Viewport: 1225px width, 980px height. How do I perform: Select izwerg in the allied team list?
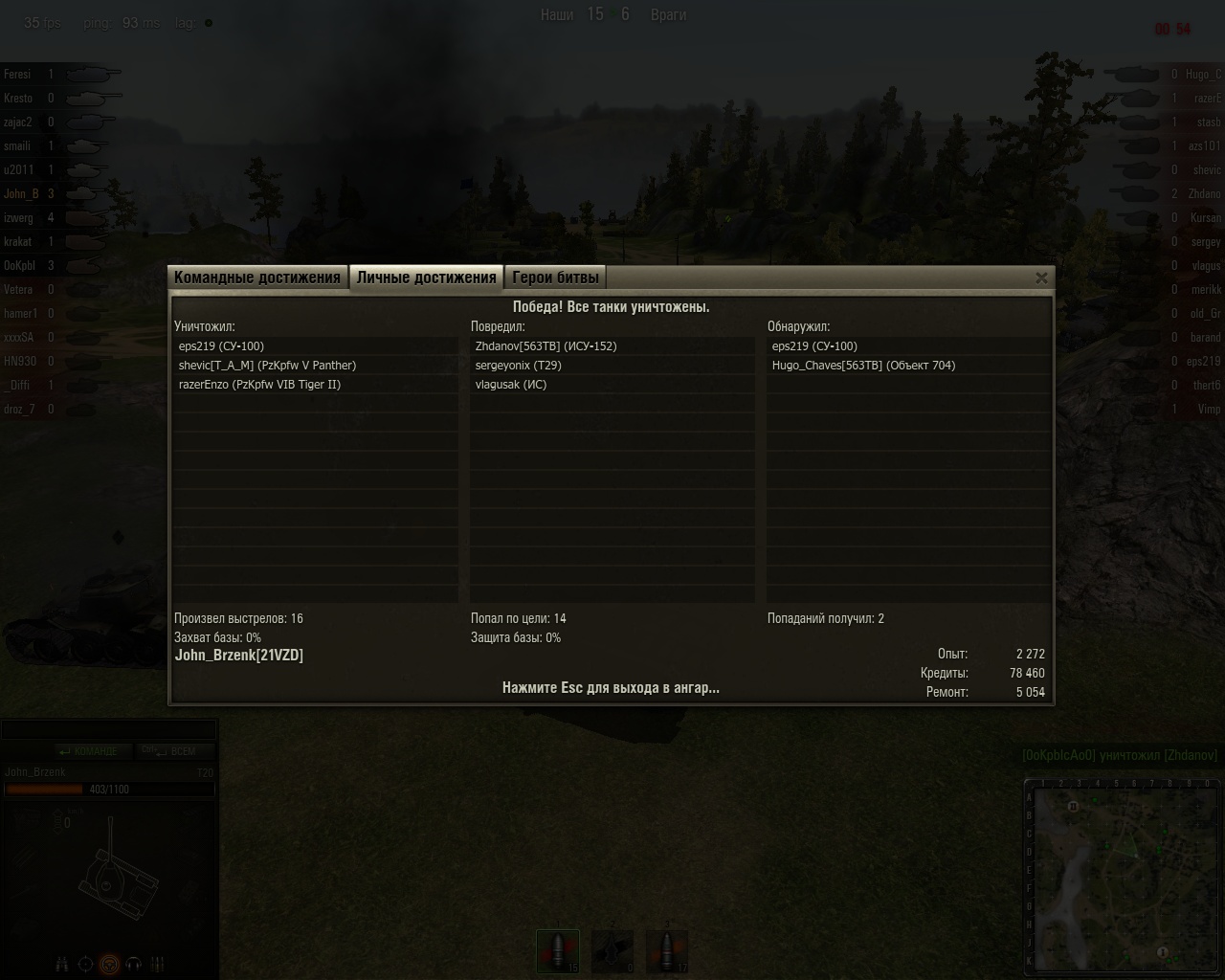click(x=18, y=218)
